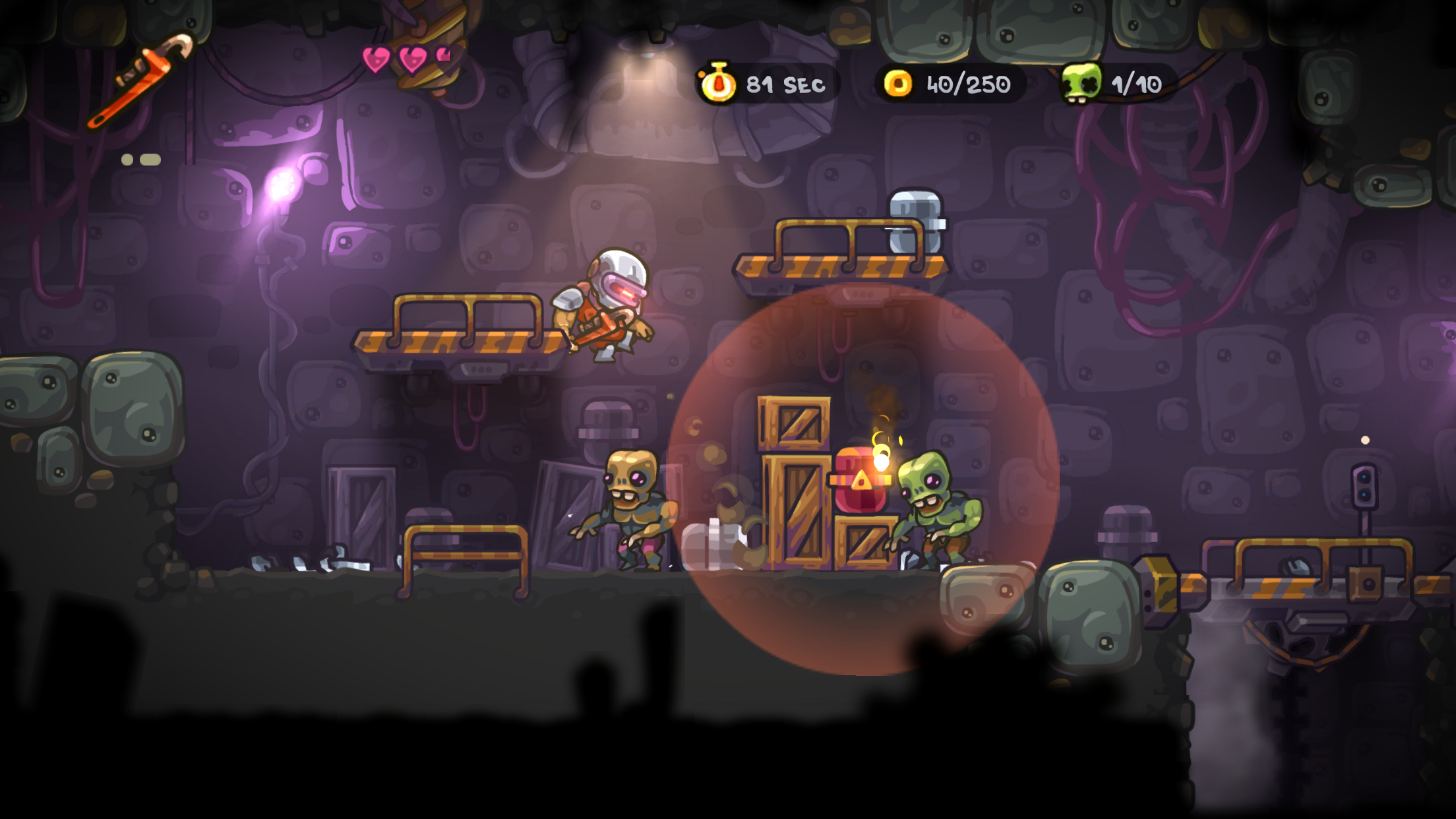Click the timer stopwatch icon showing 81 SEC

(x=719, y=82)
